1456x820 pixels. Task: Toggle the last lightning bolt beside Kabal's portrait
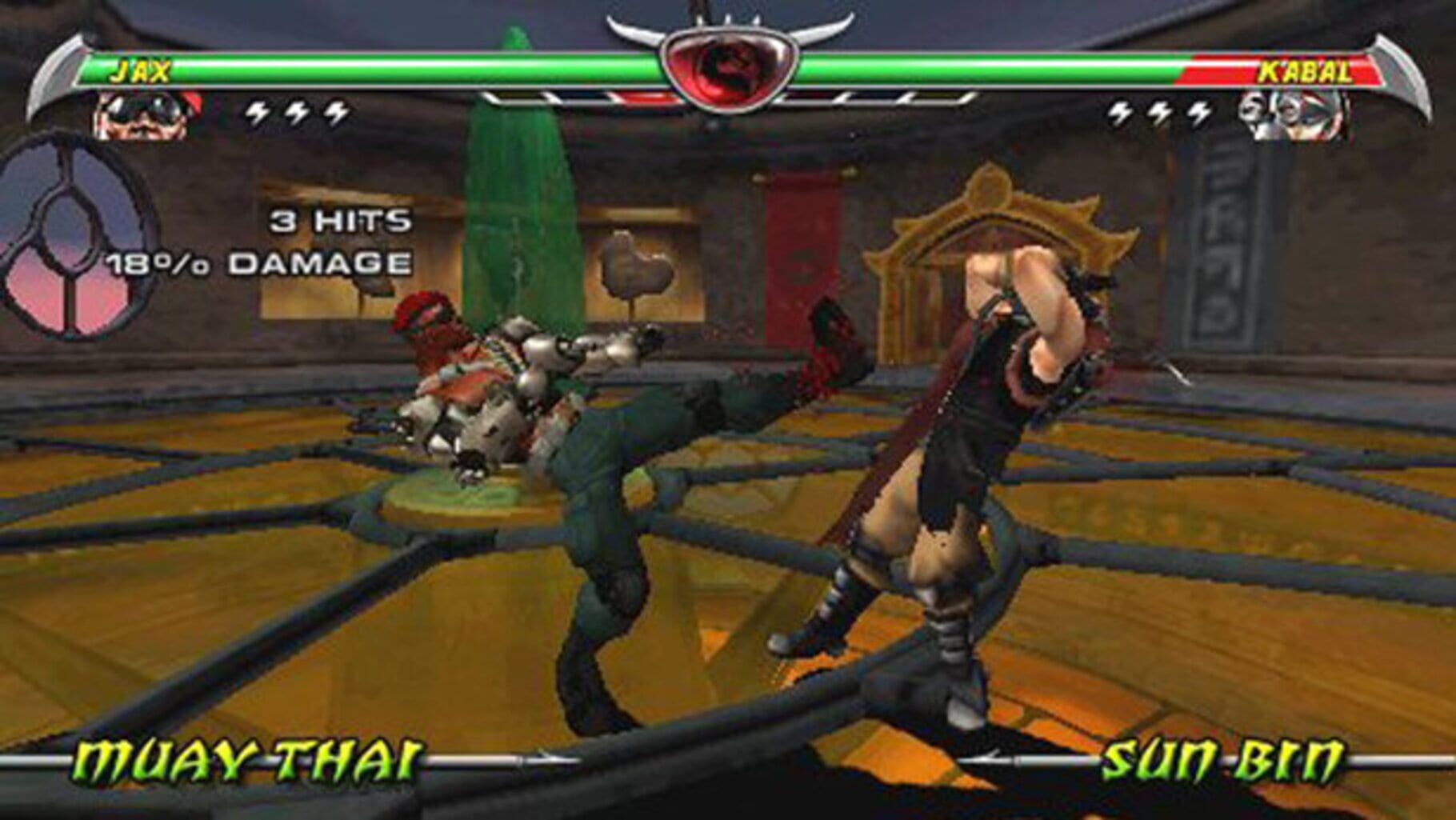click(x=1198, y=112)
